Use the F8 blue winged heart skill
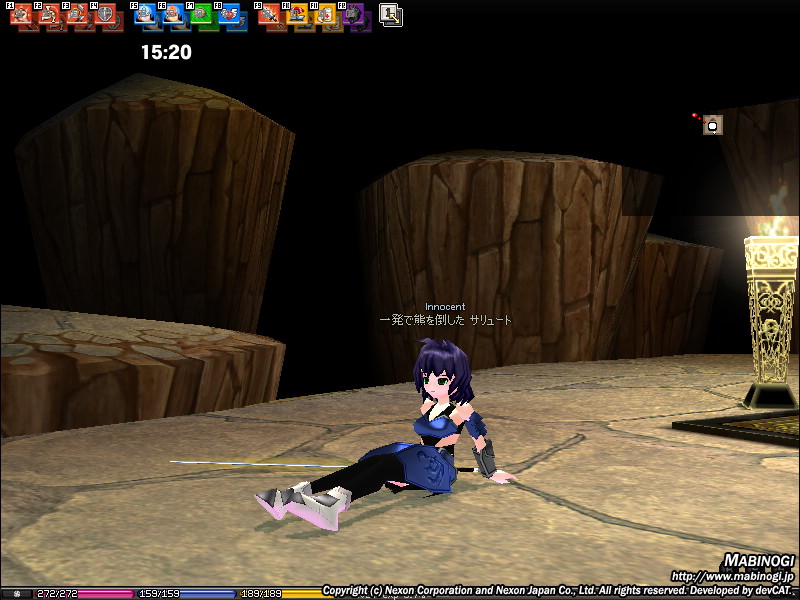800x600 pixels. click(x=229, y=16)
